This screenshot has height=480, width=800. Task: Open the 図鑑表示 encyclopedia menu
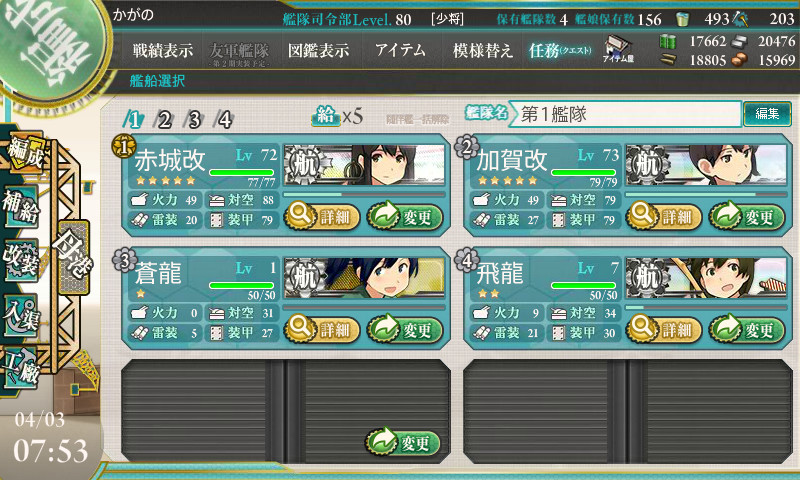tap(317, 50)
